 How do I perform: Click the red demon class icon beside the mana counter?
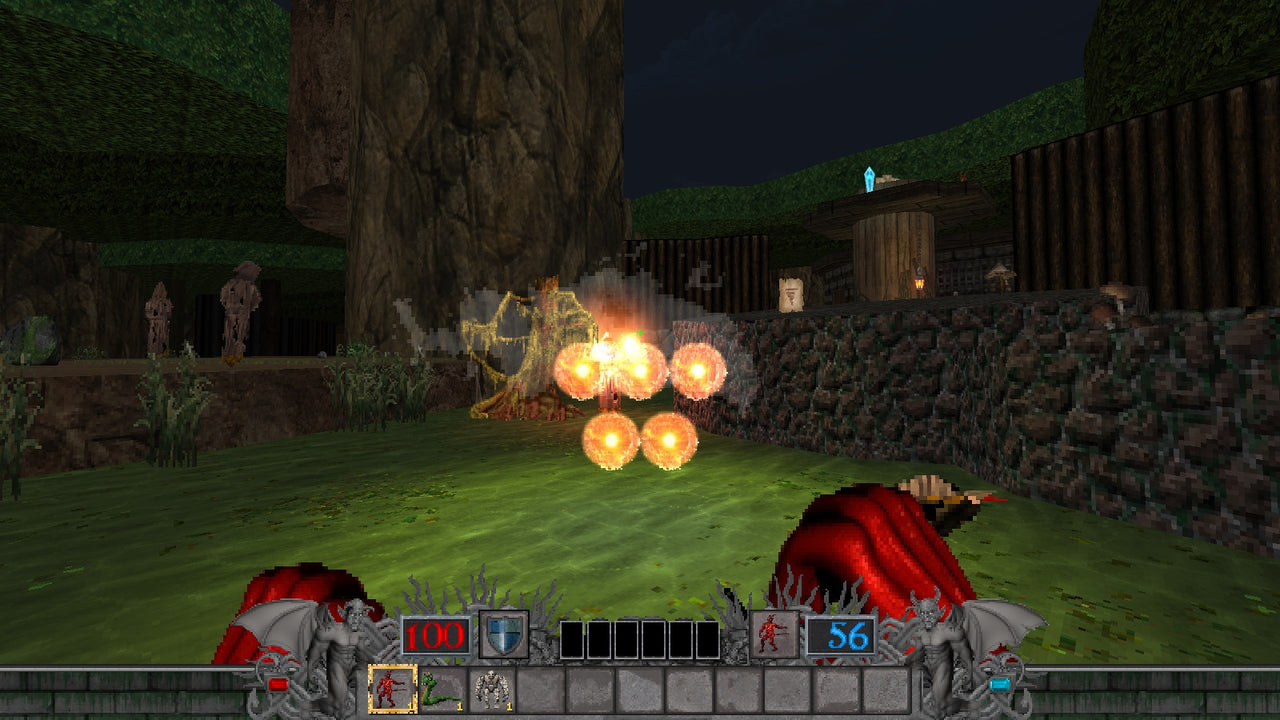pyautogui.click(x=774, y=633)
